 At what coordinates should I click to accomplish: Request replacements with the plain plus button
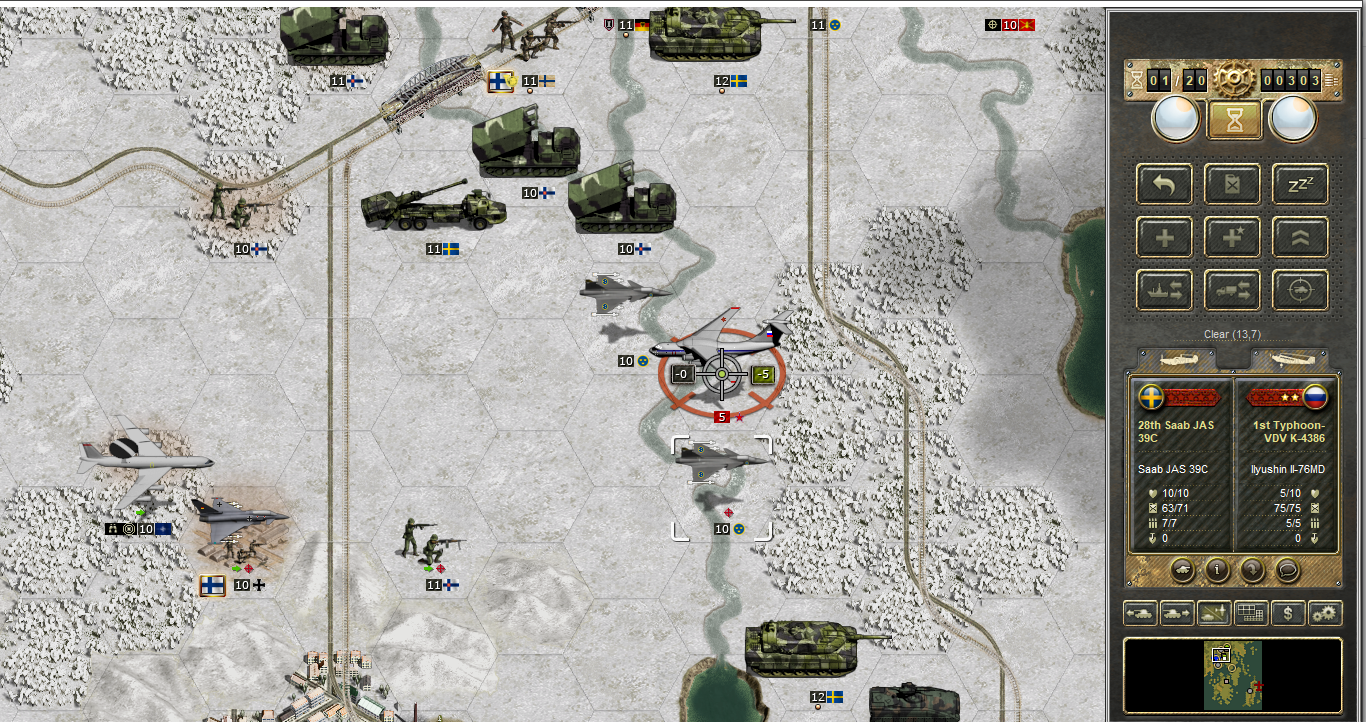tap(1164, 238)
